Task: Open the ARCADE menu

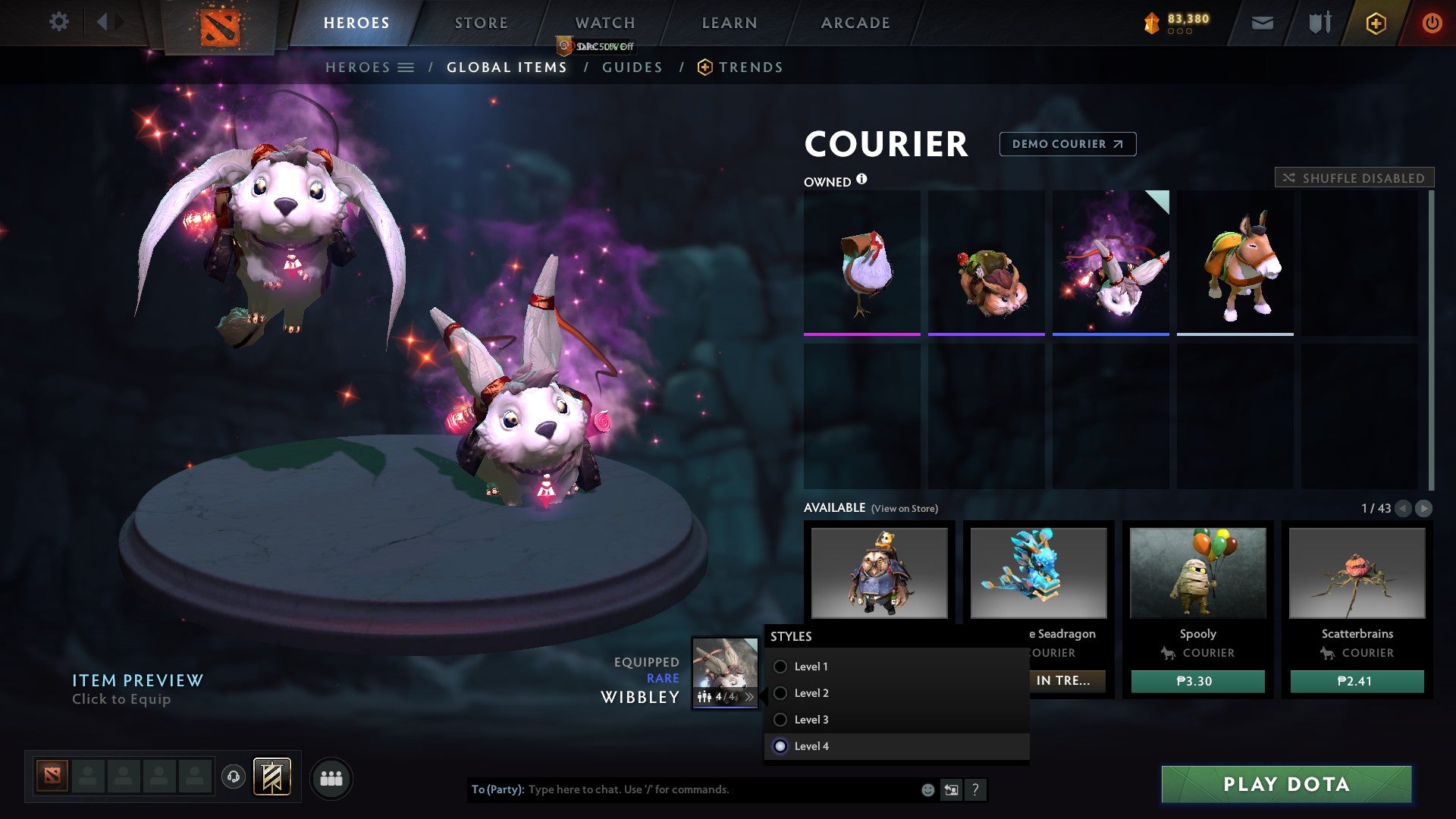Action: click(855, 23)
